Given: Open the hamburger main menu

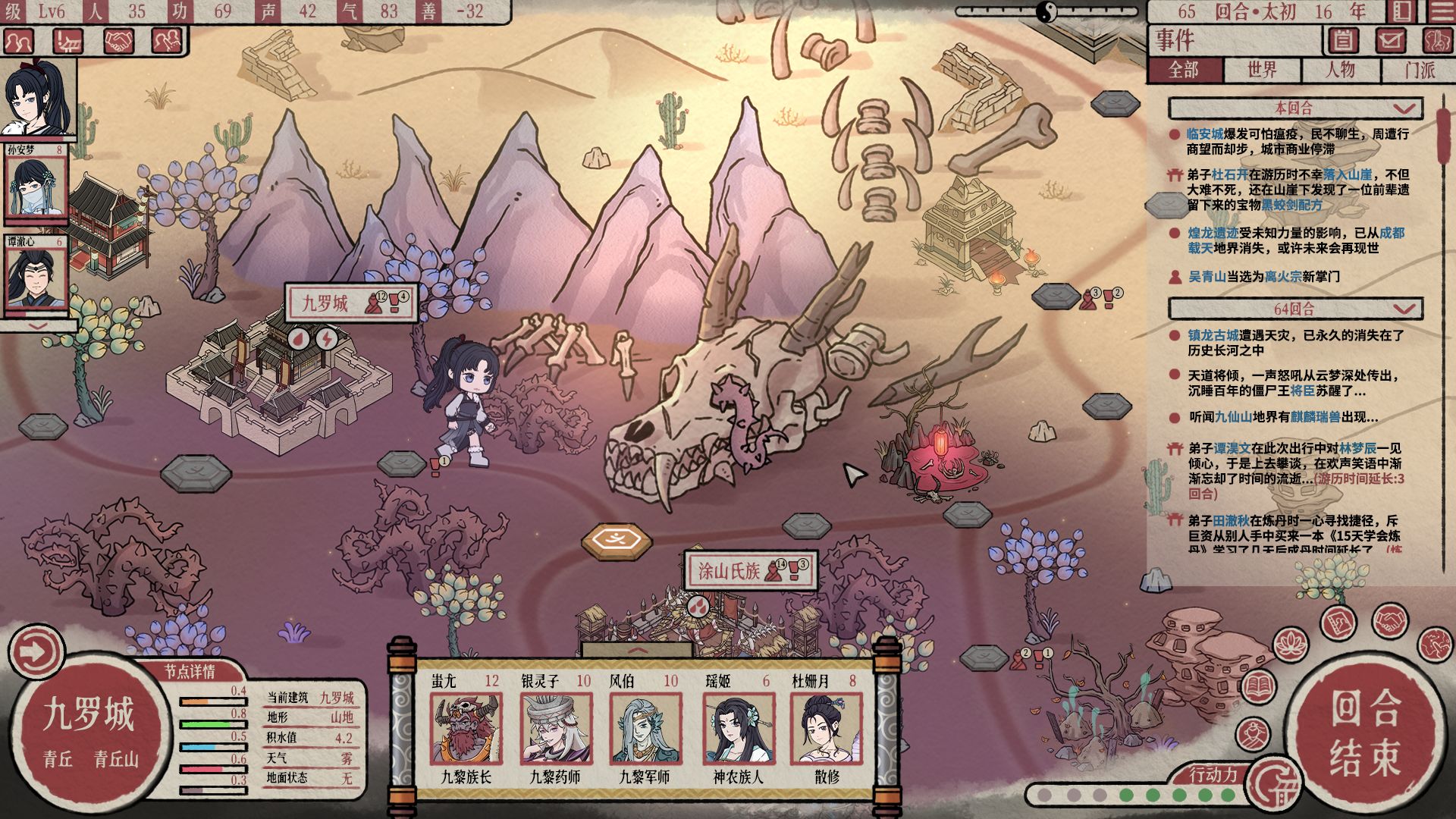Looking at the screenshot, I should pyautogui.click(x=1442, y=11).
